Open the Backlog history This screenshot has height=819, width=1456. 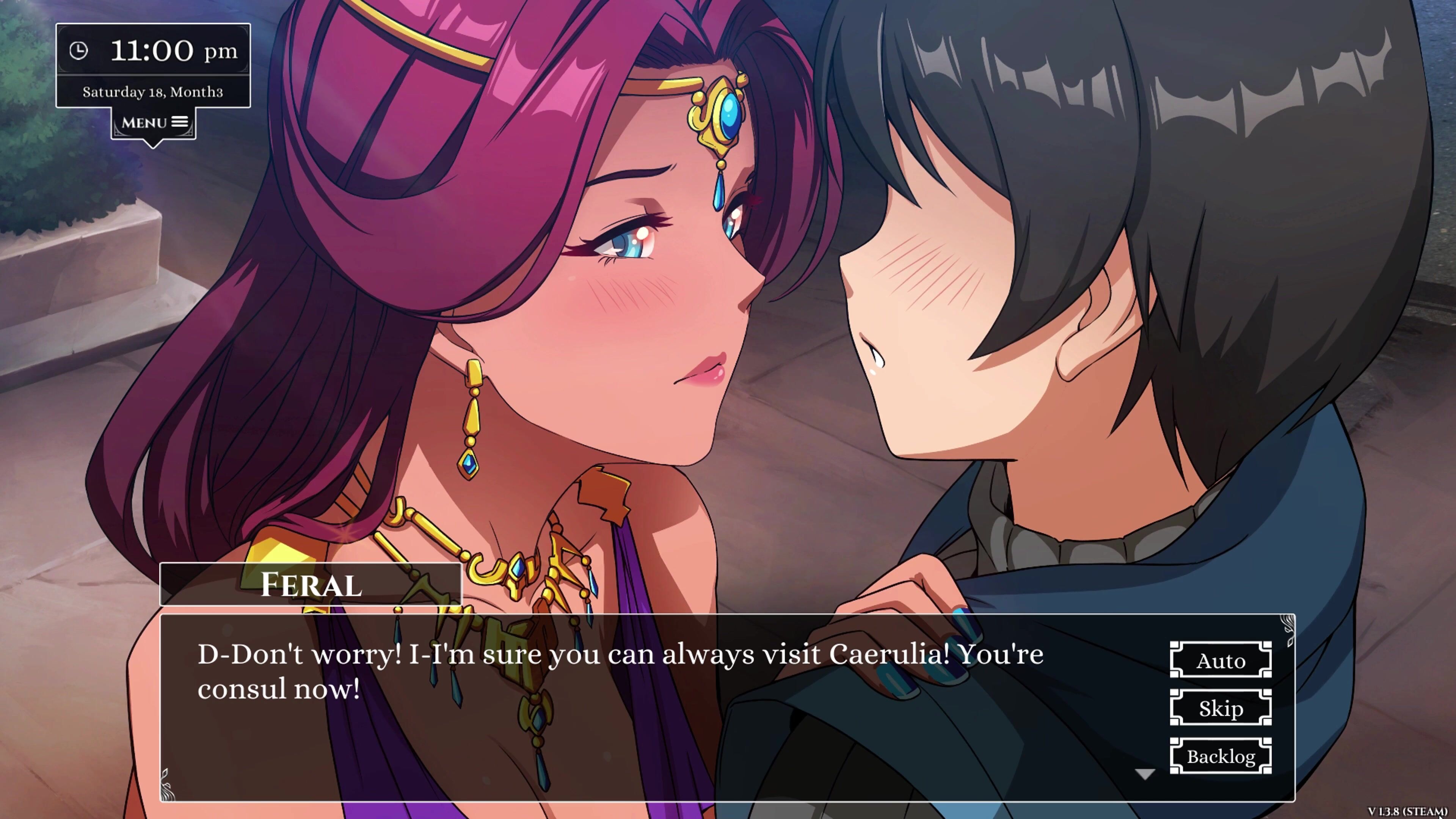click(x=1220, y=756)
